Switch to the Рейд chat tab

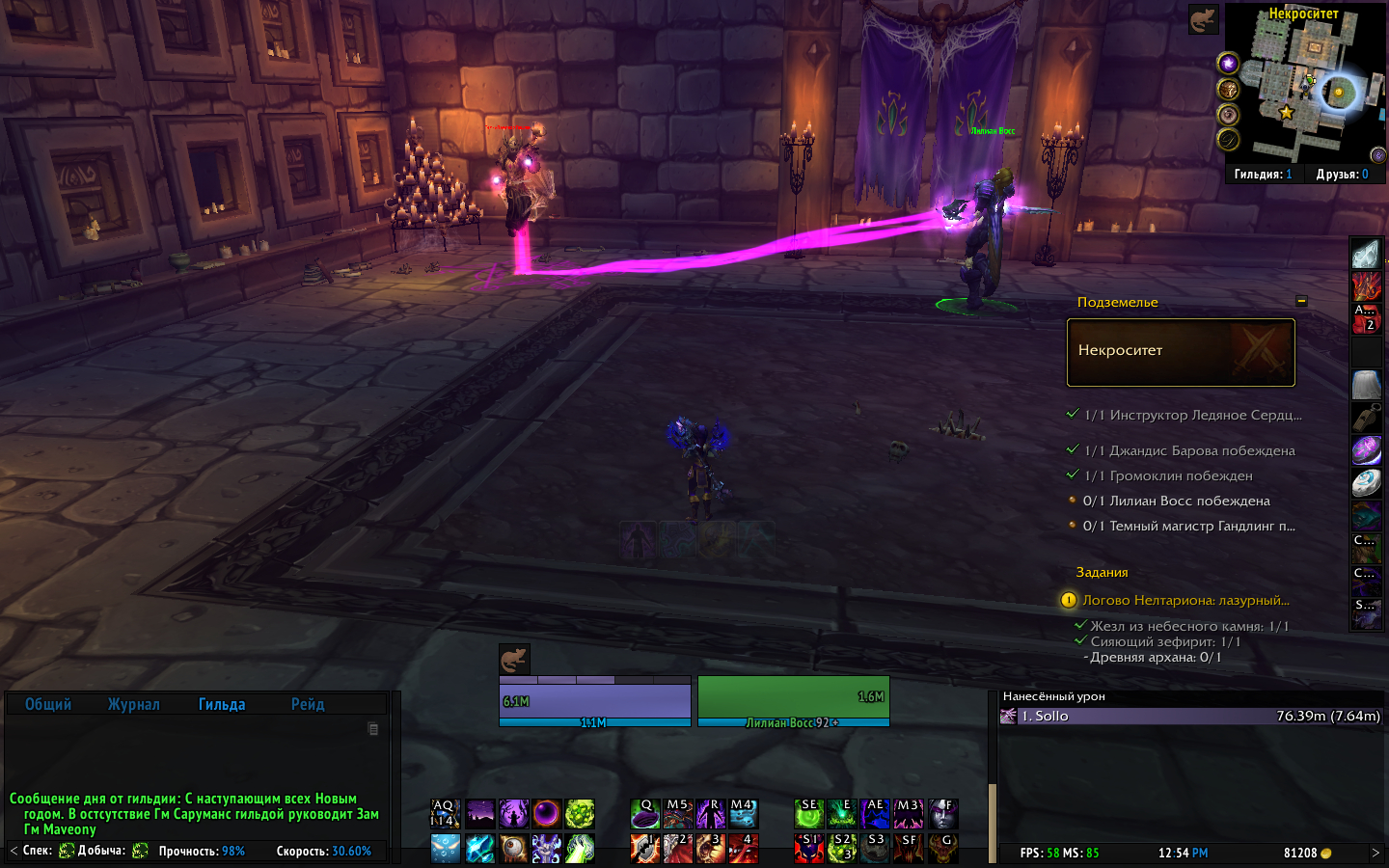(x=308, y=705)
